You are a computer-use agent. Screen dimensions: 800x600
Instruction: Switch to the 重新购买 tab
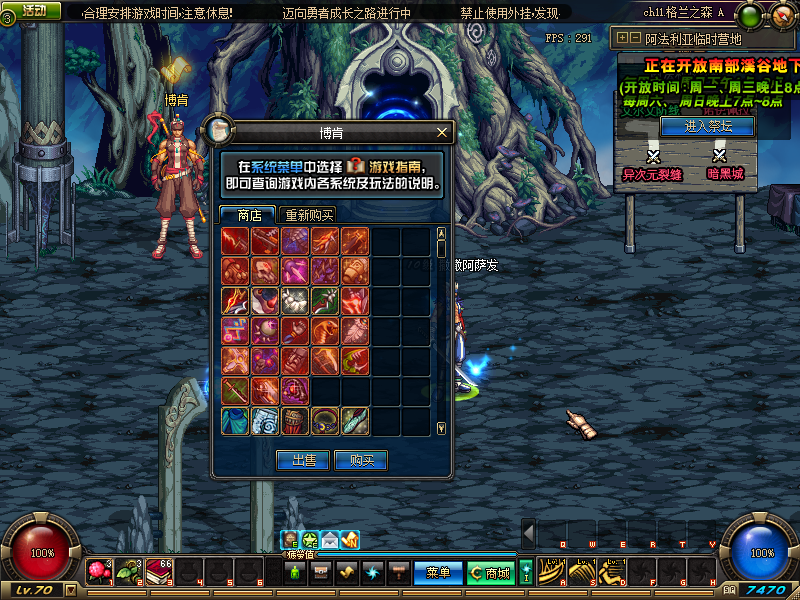pyautogui.click(x=309, y=215)
